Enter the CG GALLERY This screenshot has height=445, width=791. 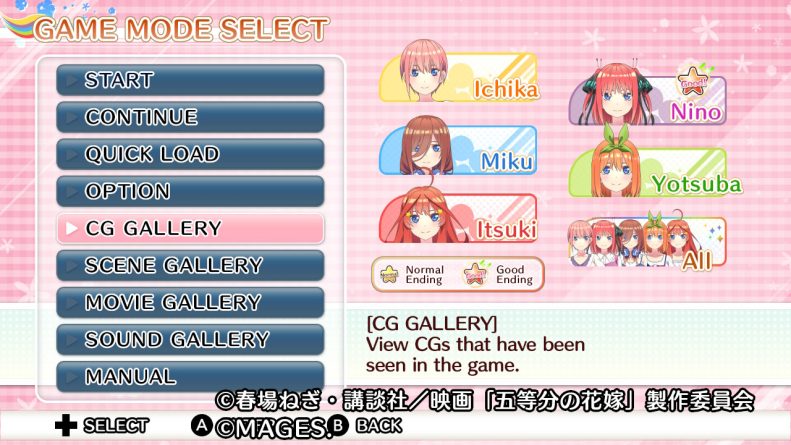190,228
